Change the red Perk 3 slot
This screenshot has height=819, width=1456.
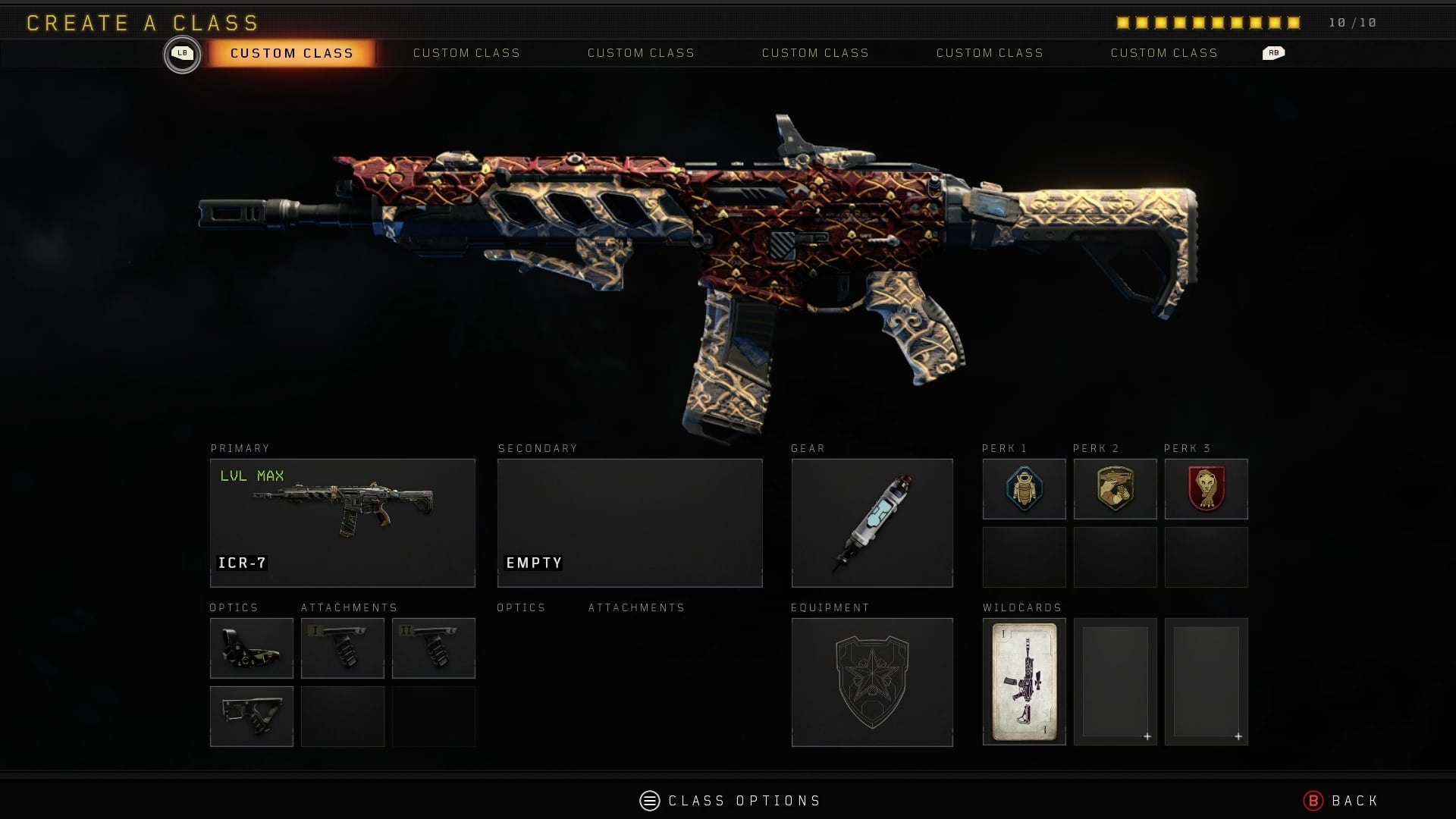[1206, 489]
